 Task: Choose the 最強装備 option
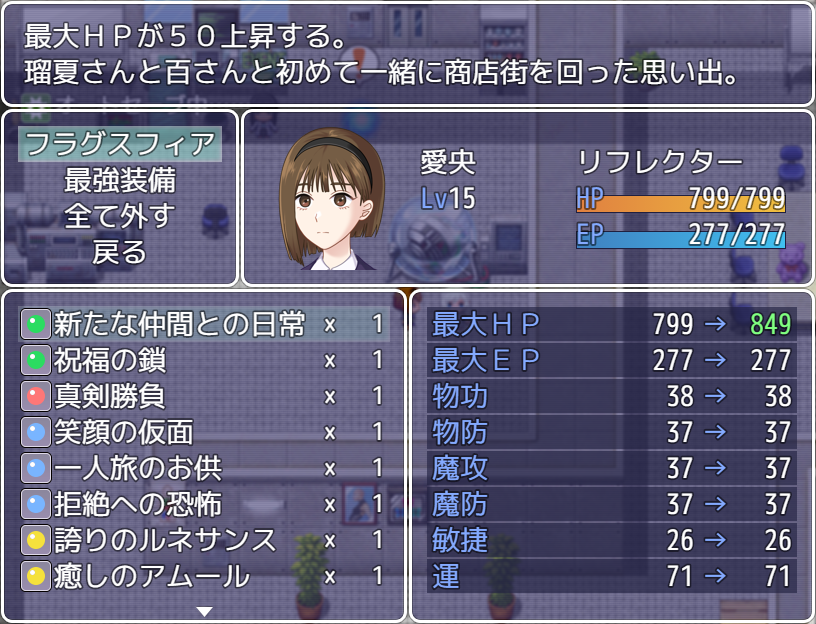coord(120,180)
